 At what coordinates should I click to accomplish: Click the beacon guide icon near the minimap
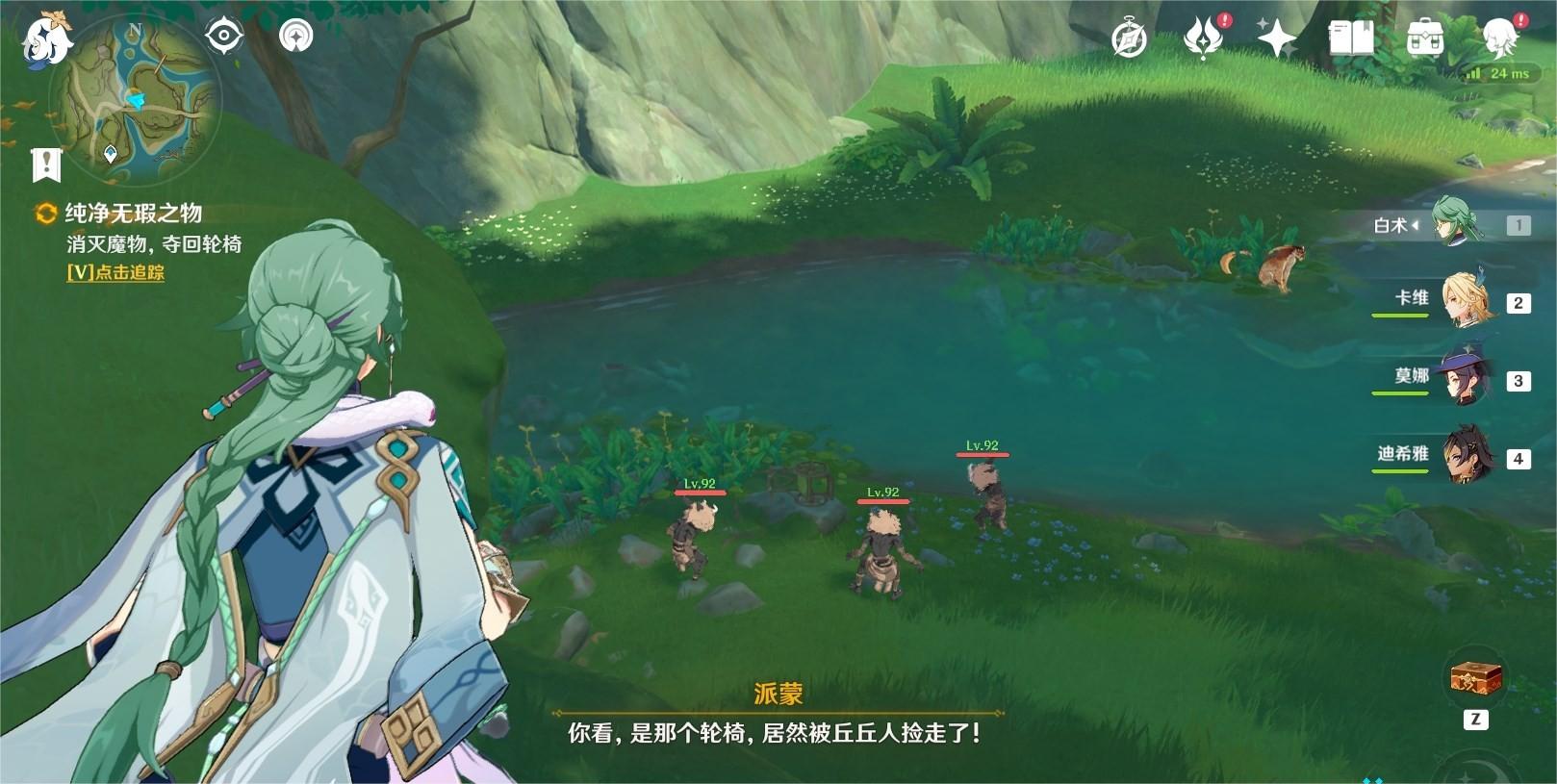(297, 35)
